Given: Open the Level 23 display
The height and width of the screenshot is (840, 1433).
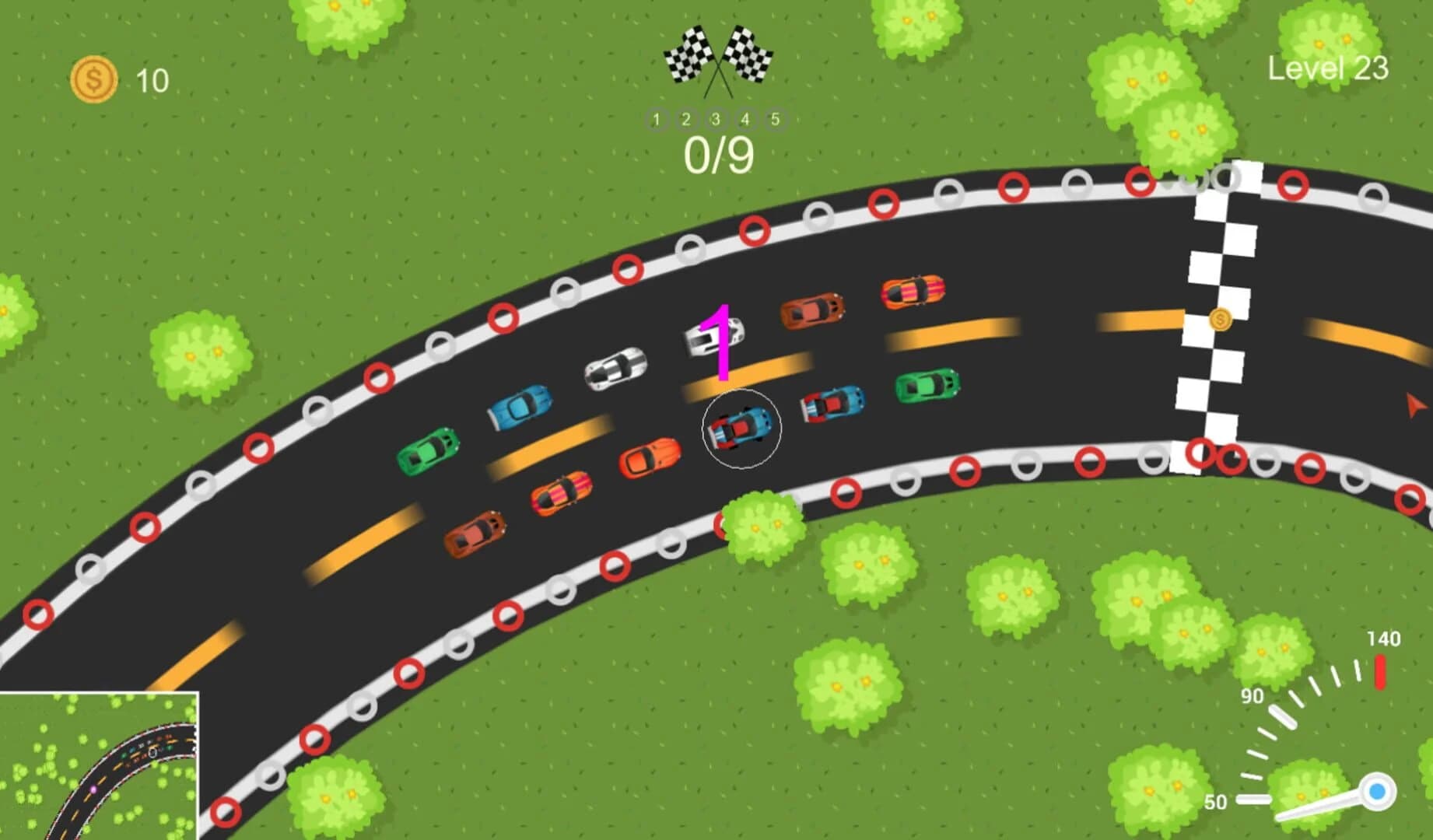Looking at the screenshot, I should click(x=1327, y=68).
